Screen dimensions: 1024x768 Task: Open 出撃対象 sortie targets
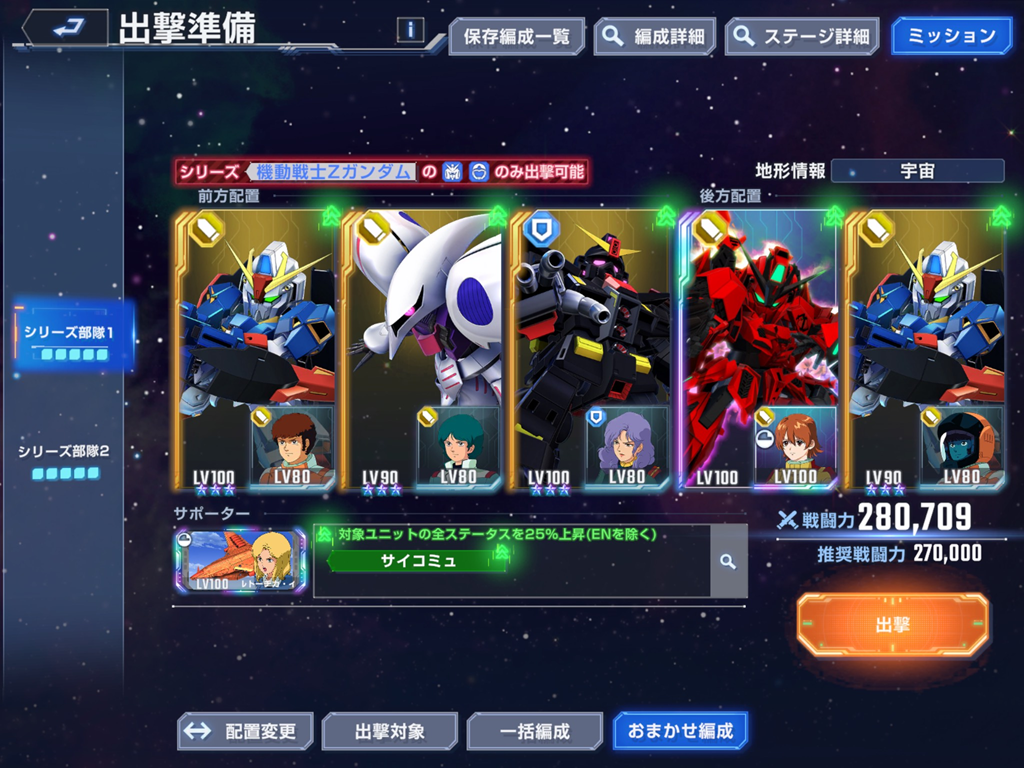tap(389, 731)
